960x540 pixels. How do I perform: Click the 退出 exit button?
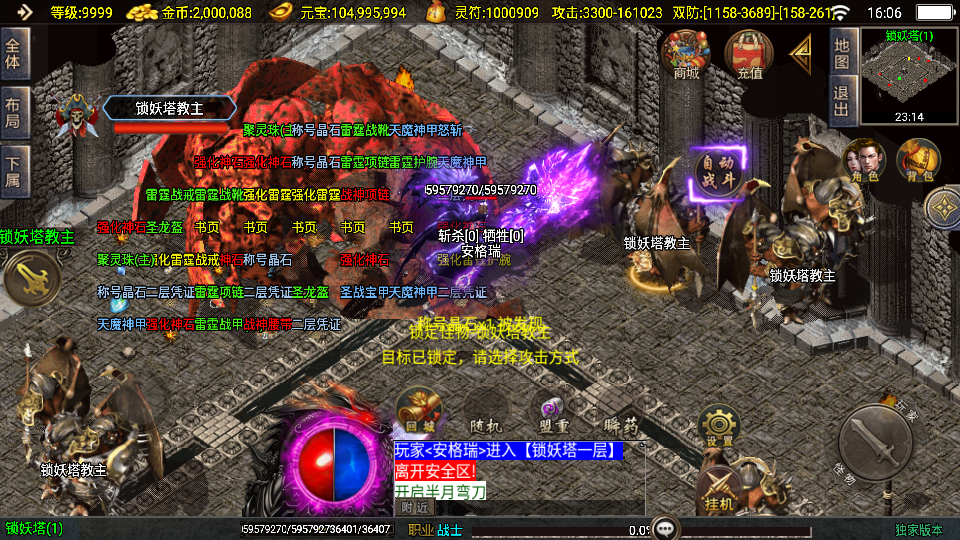click(x=842, y=101)
